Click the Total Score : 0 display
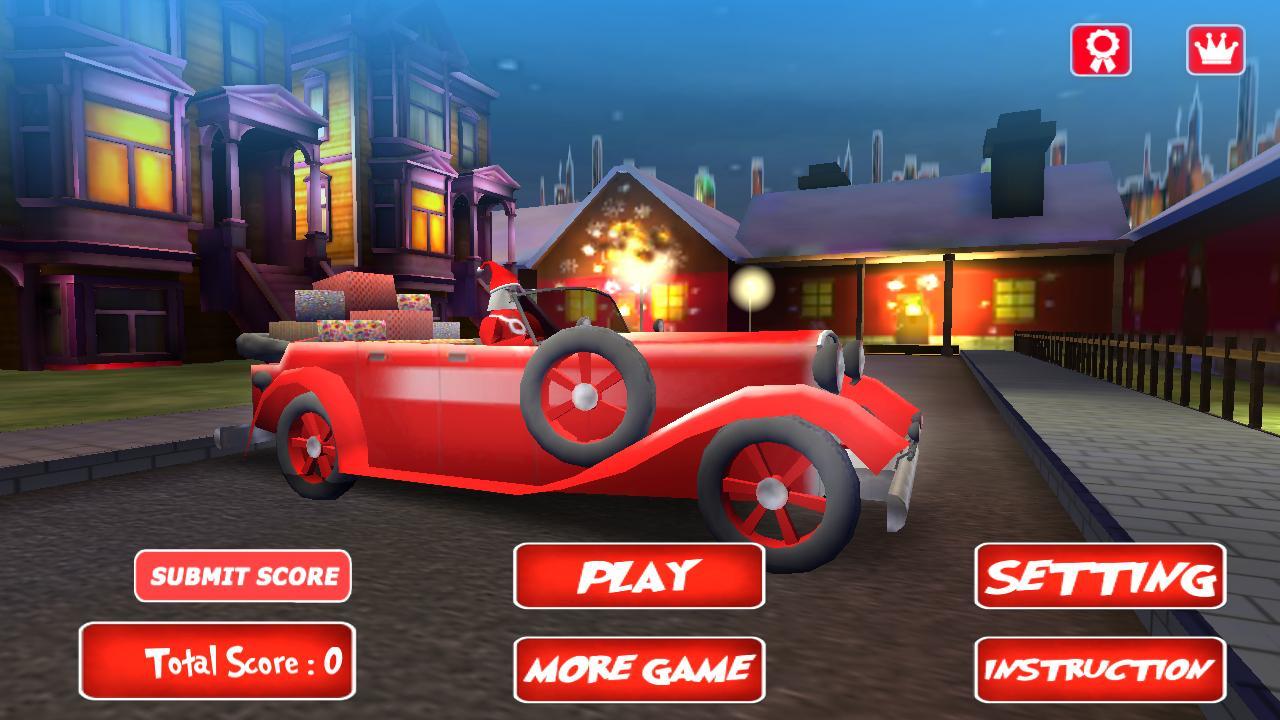1280x720 pixels. [x=220, y=662]
